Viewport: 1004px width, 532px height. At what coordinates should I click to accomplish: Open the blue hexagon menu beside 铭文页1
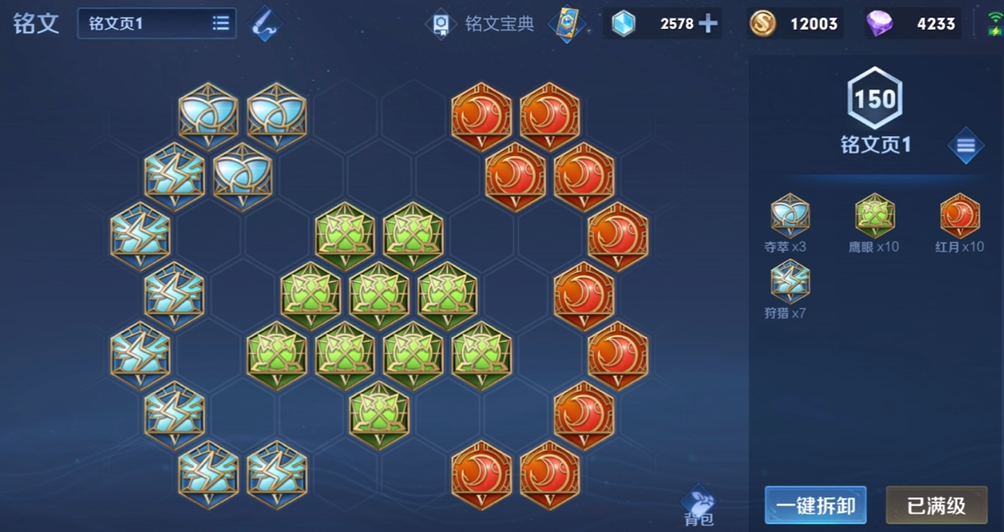965,146
